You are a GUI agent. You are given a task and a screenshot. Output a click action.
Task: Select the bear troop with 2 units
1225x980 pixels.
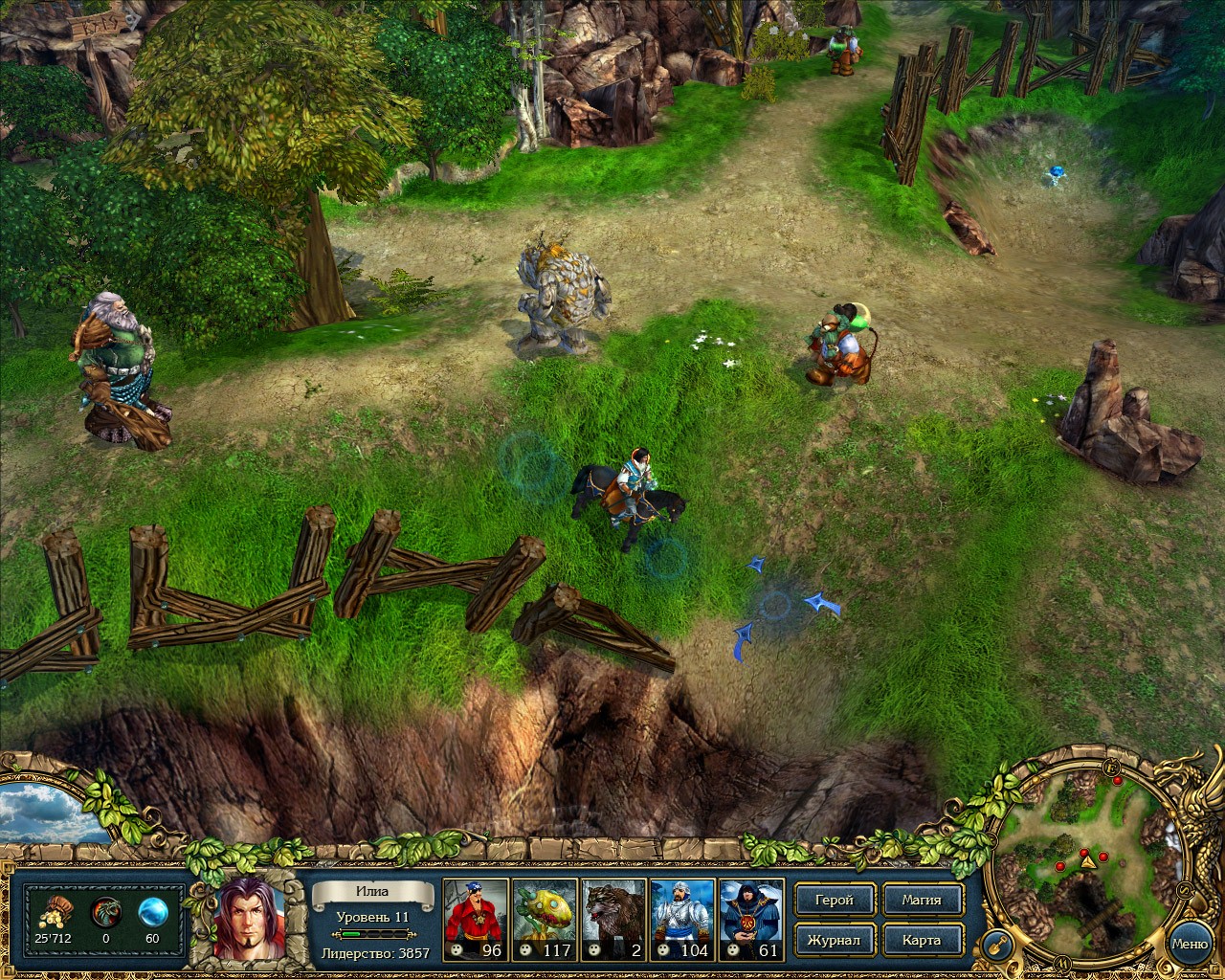pyautogui.click(x=614, y=919)
